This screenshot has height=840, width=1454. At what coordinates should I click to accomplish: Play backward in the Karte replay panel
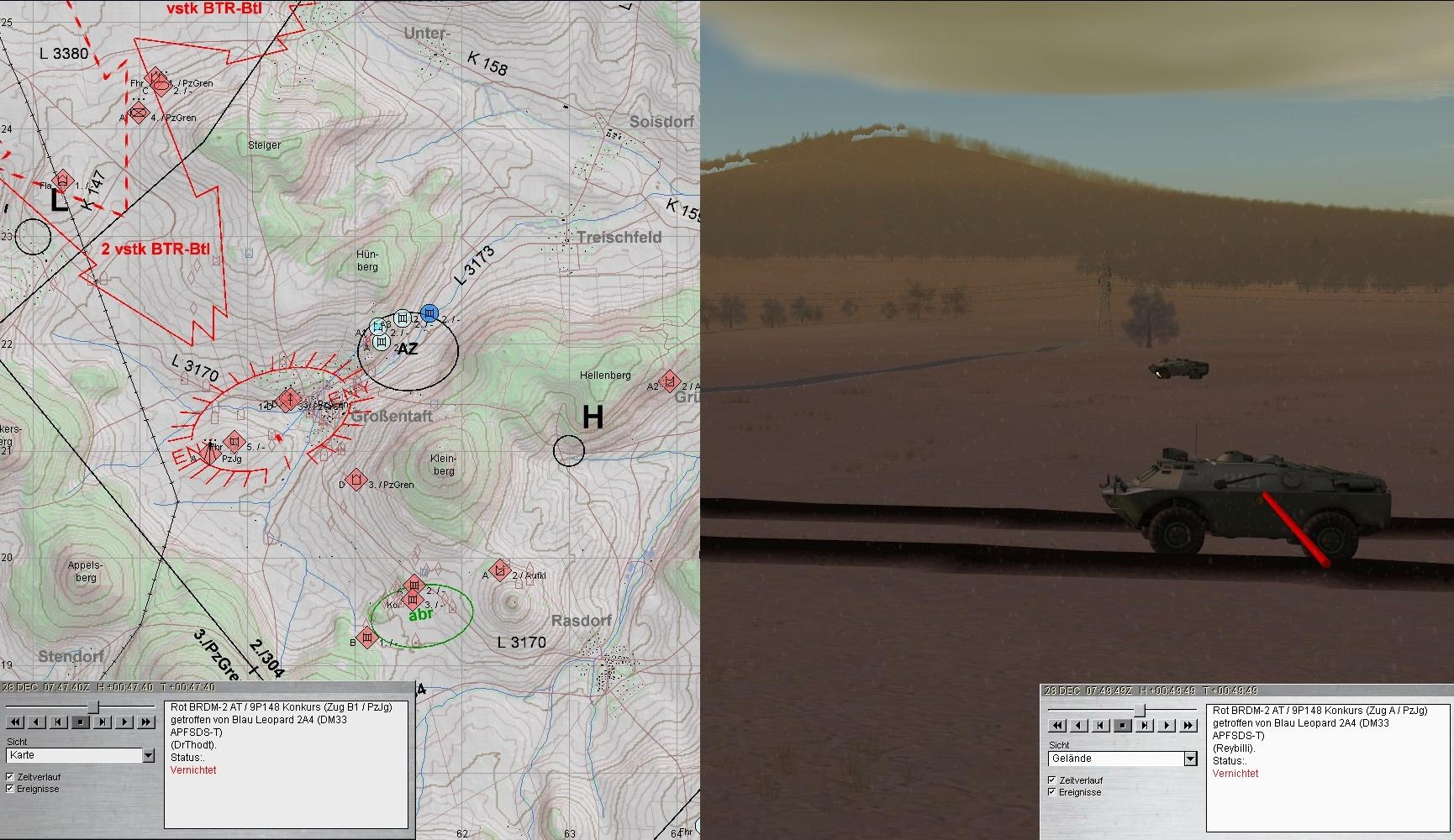coord(37,722)
